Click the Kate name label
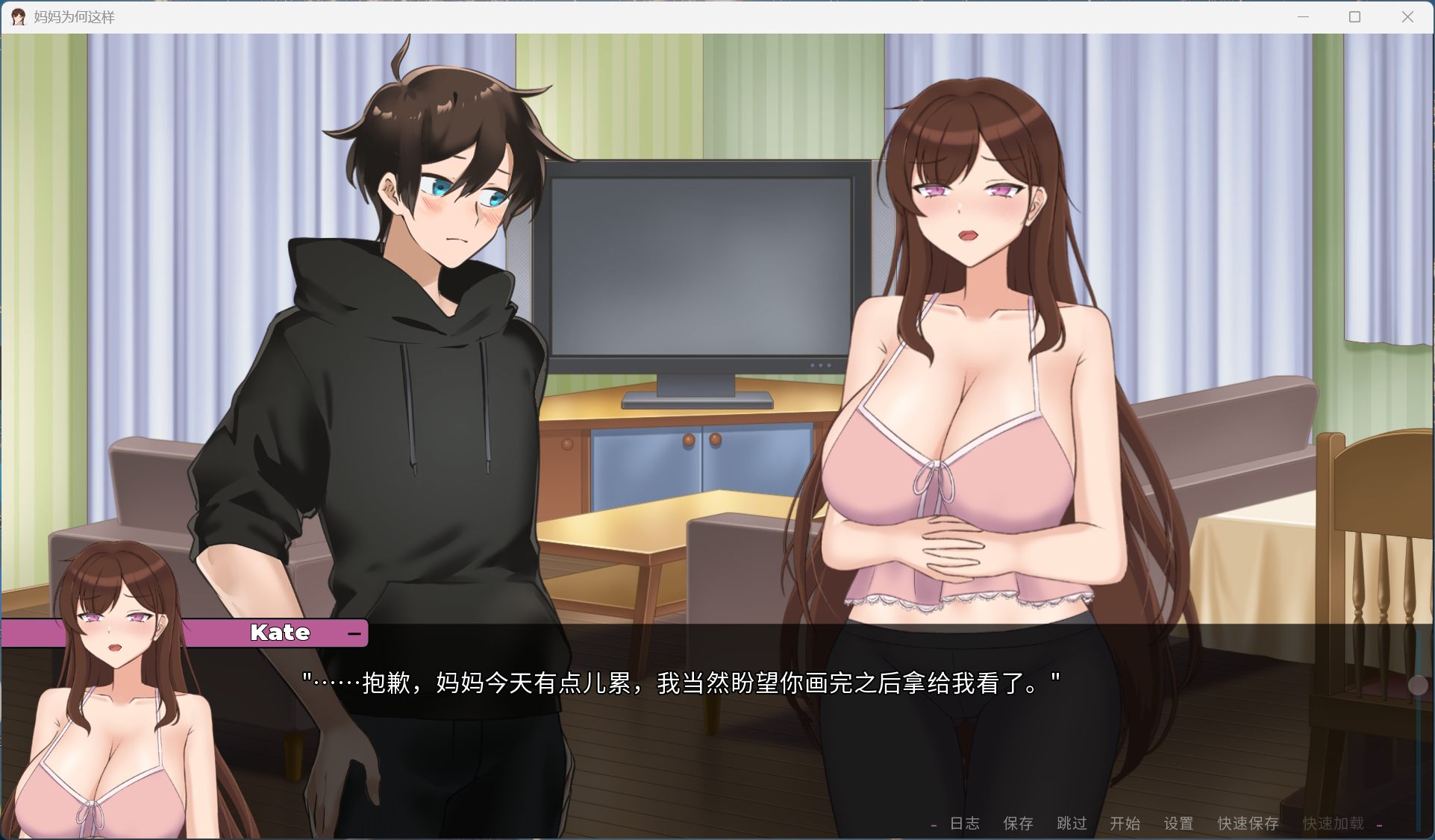1435x840 pixels. pos(279,633)
